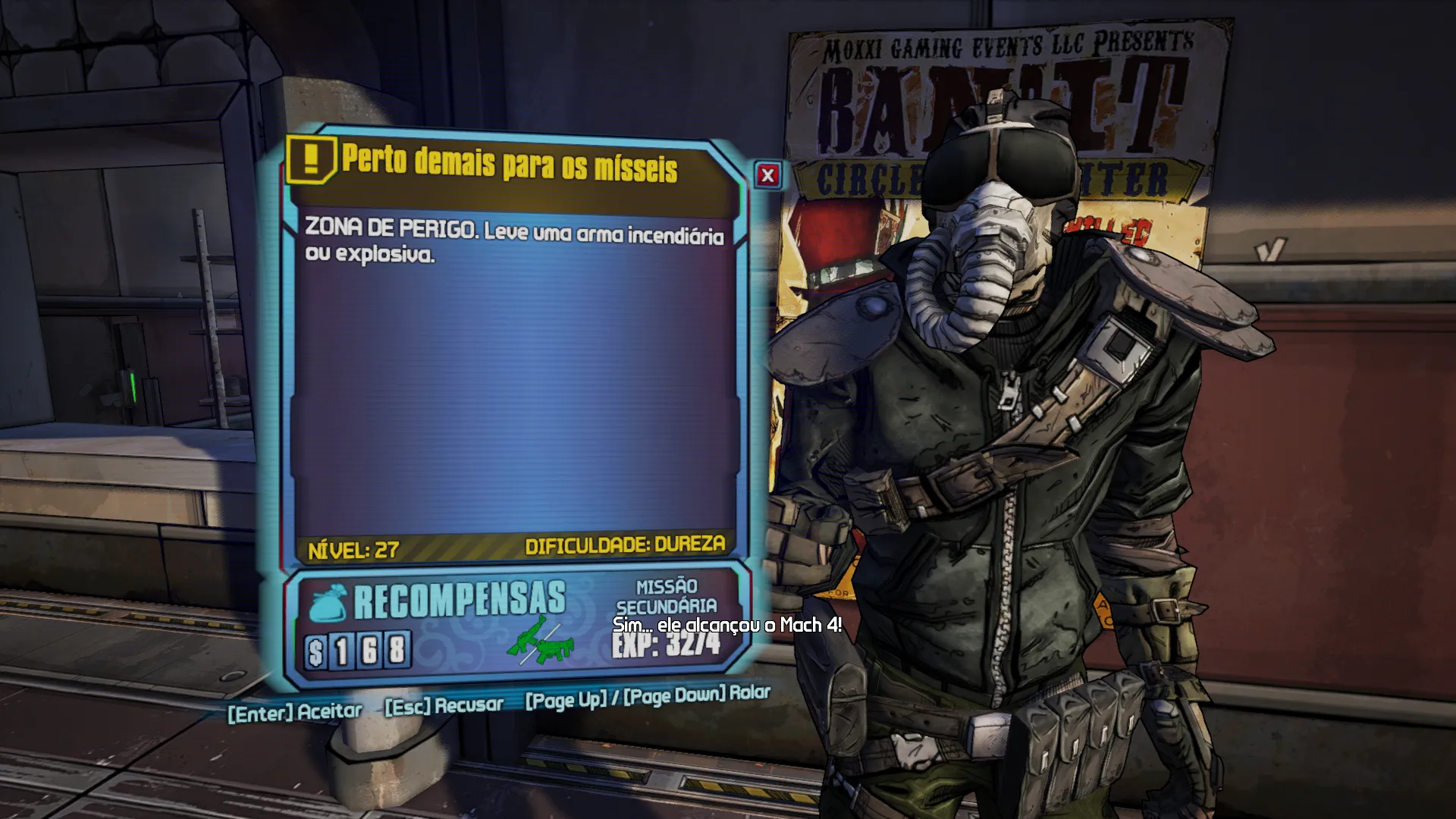This screenshot has width=1456, height=819.
Task: Accept the mission via Aceitar
Action: pos(295,712)
